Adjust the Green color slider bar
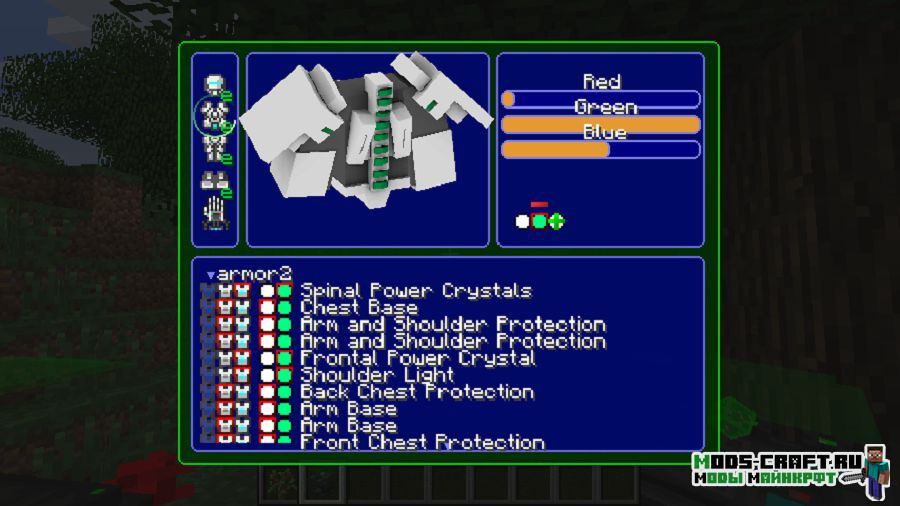The image size is (900, 506). 600,124
